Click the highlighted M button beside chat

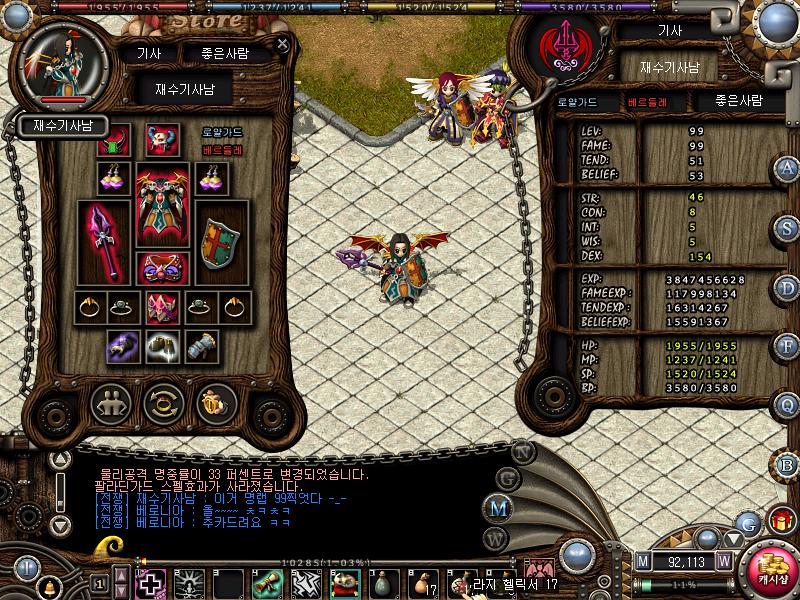tap(497, 507)
